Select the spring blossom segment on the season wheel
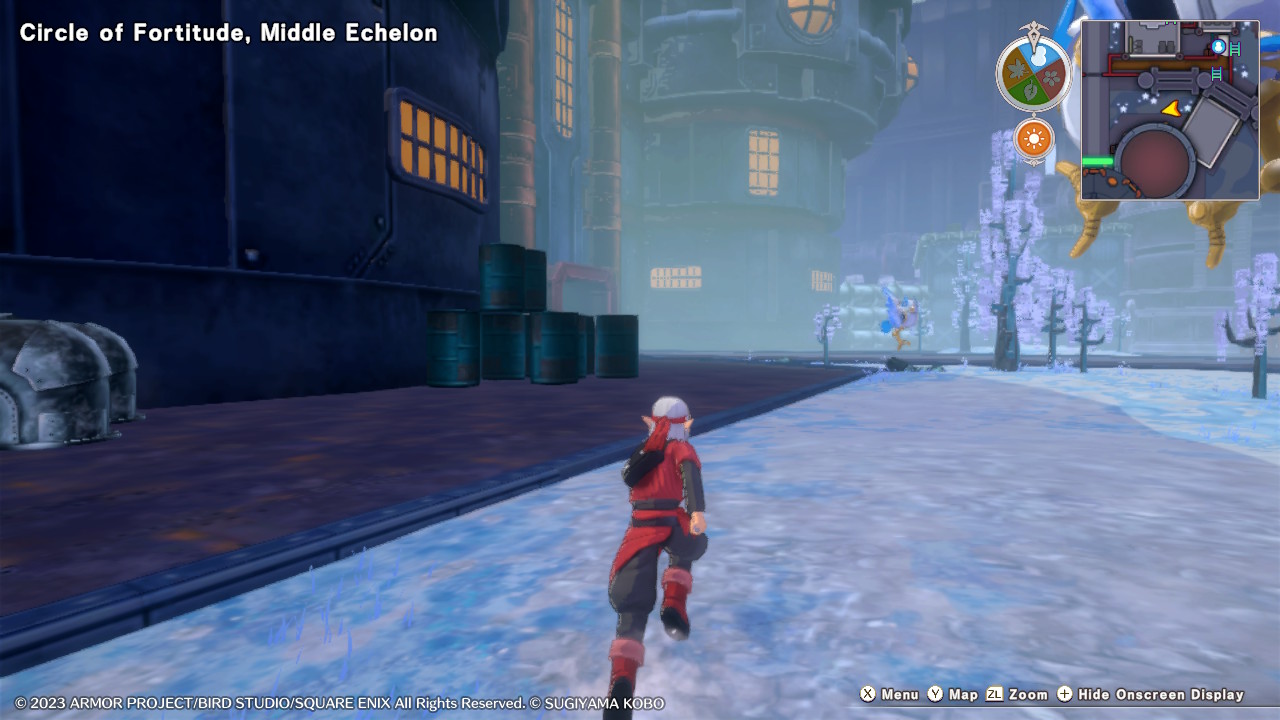The height and width of the screenshot is (720, 1280). click(x=1051, y=76)
